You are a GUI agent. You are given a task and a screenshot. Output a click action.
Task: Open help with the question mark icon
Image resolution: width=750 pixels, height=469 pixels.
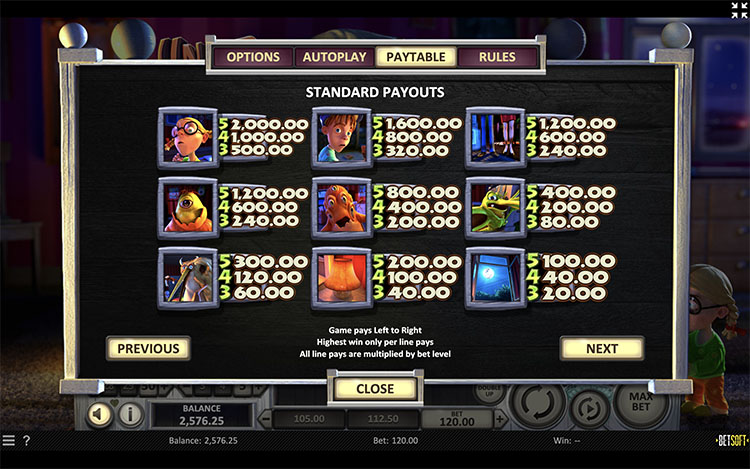(26, 440)
